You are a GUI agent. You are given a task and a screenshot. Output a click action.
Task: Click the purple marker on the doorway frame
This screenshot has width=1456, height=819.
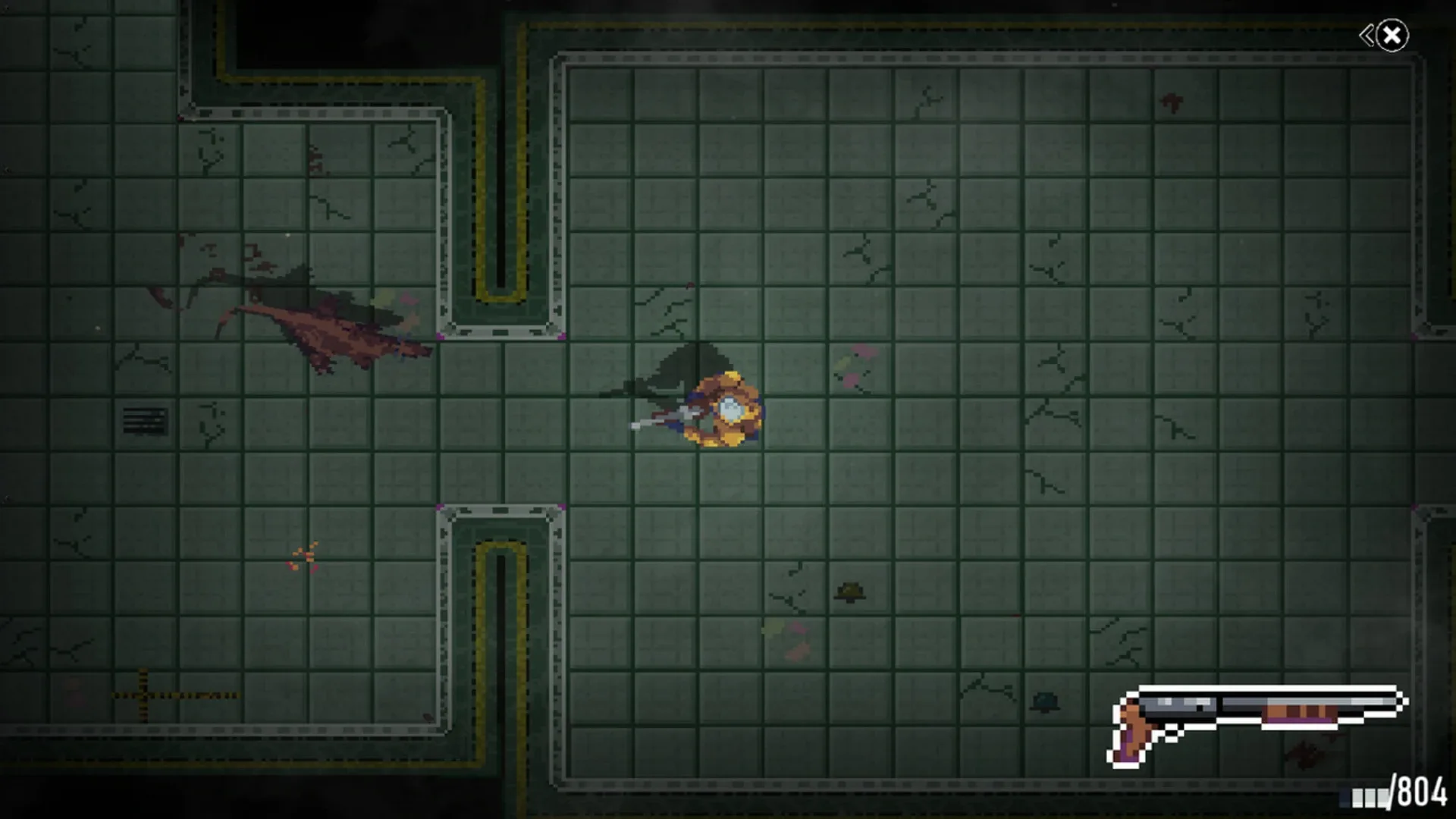(x=440, y=336)
